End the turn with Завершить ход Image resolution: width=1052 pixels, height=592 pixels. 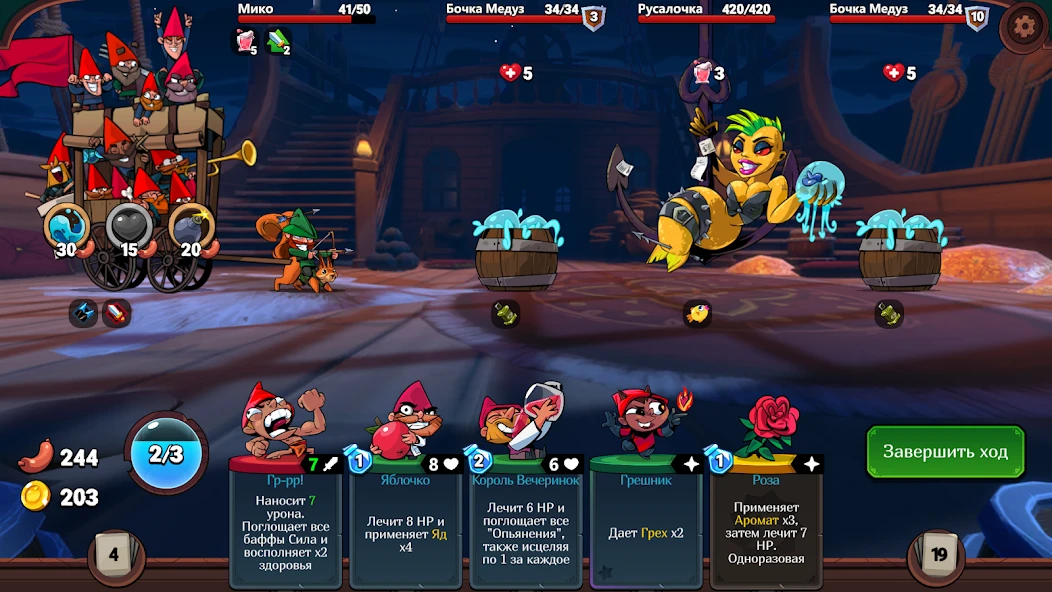945,452
